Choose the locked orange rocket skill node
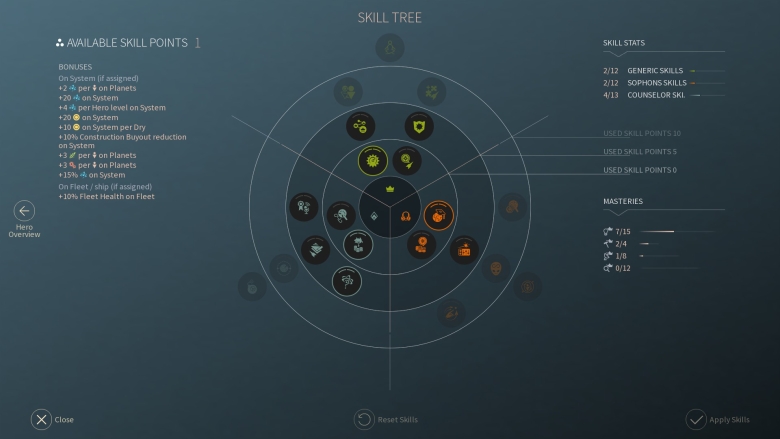780x439 pixels. point(451,313)
